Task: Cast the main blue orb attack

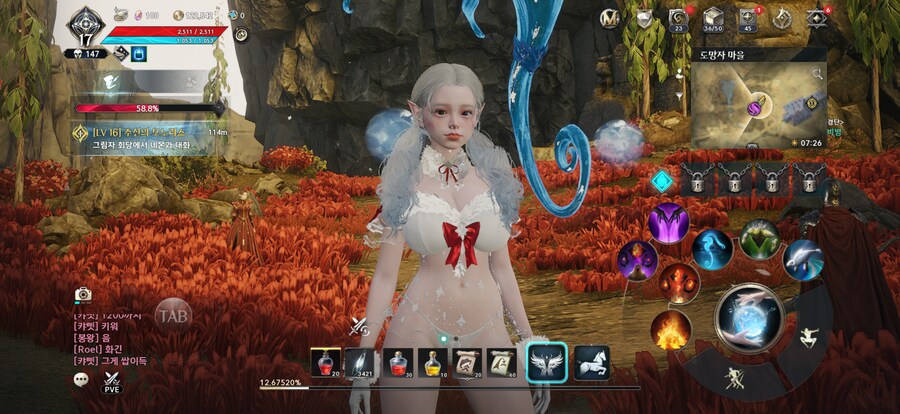Action: (x=749, y=316)
